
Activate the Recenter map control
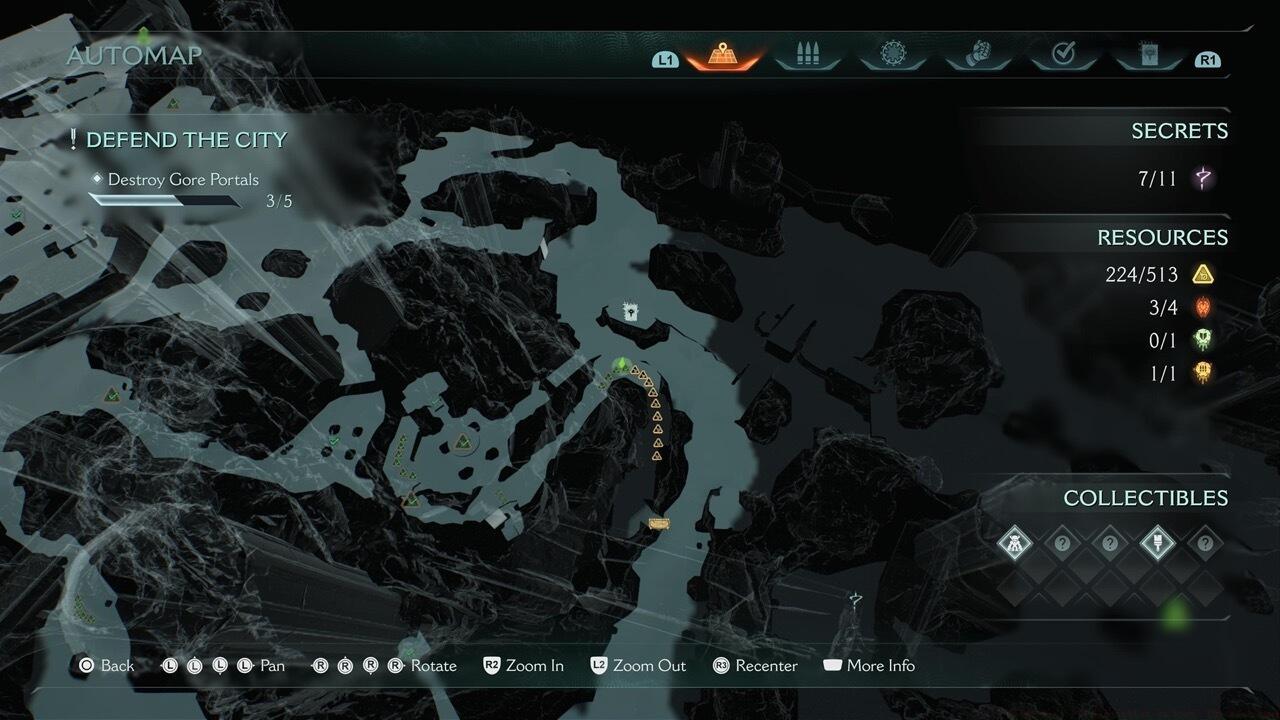[755, 666]
